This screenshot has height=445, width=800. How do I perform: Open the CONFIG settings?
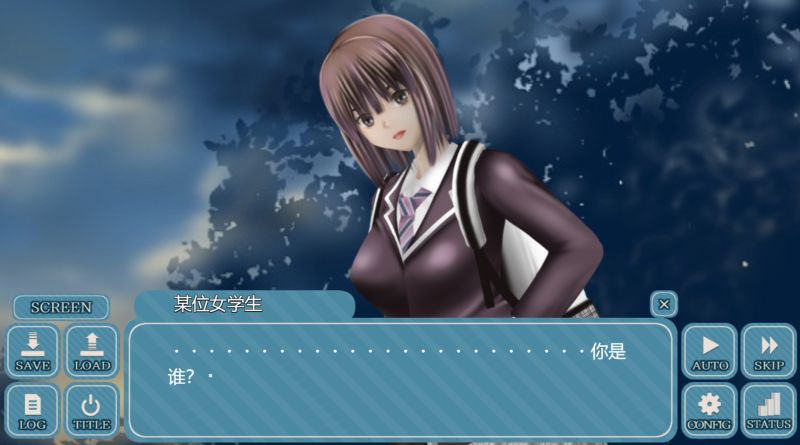click(x=710, y=410)
